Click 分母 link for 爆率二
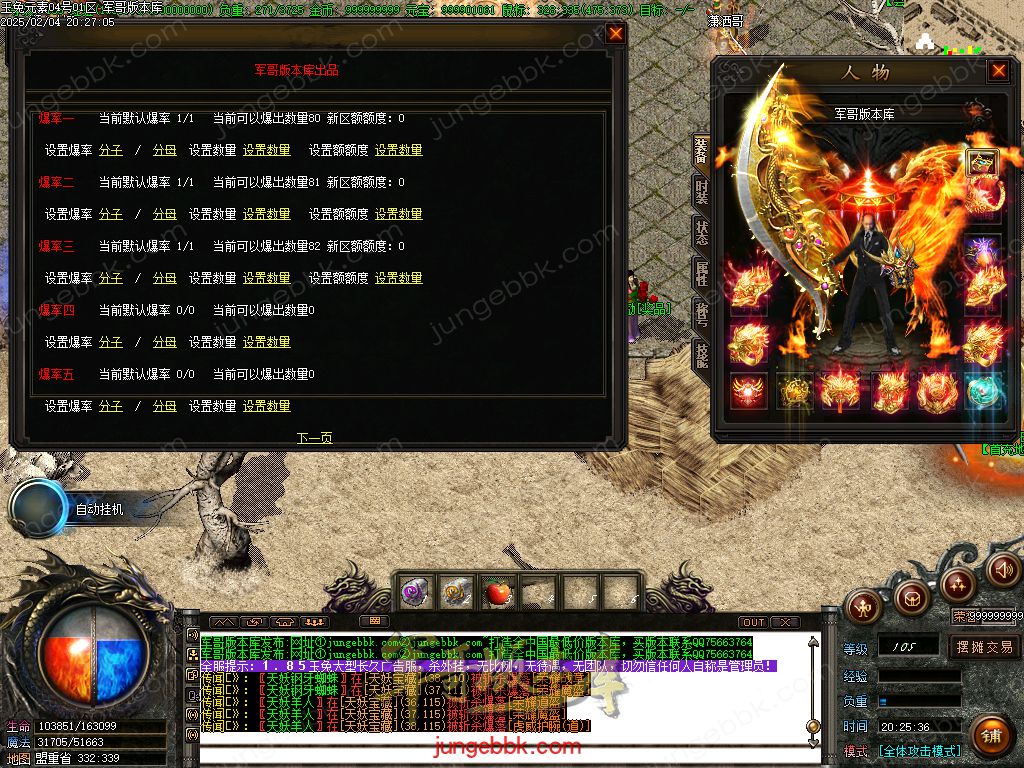 (x=164, y=214)
